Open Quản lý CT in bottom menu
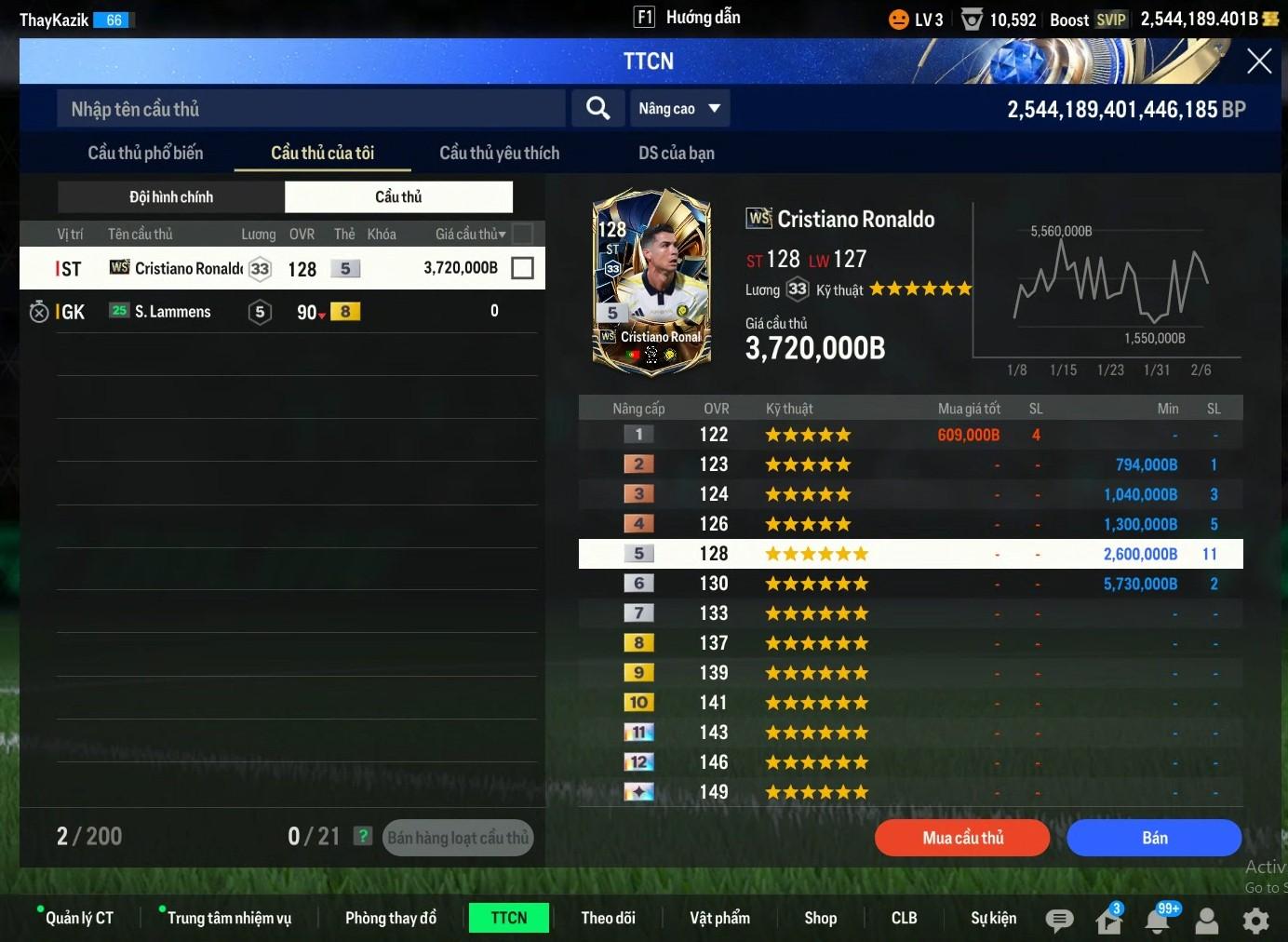The width and height of the screenshot is (1288, 942). point(79,918)
